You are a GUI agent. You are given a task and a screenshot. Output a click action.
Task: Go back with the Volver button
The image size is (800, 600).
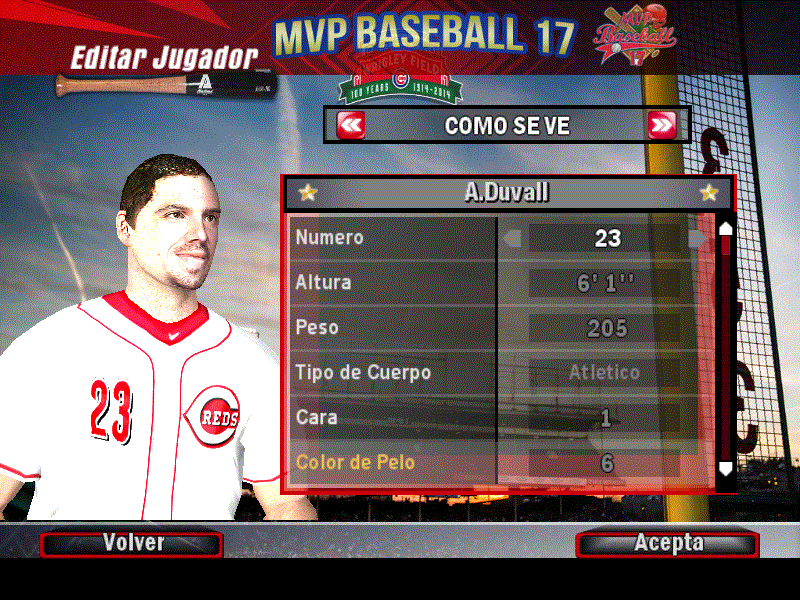(131, 543)
